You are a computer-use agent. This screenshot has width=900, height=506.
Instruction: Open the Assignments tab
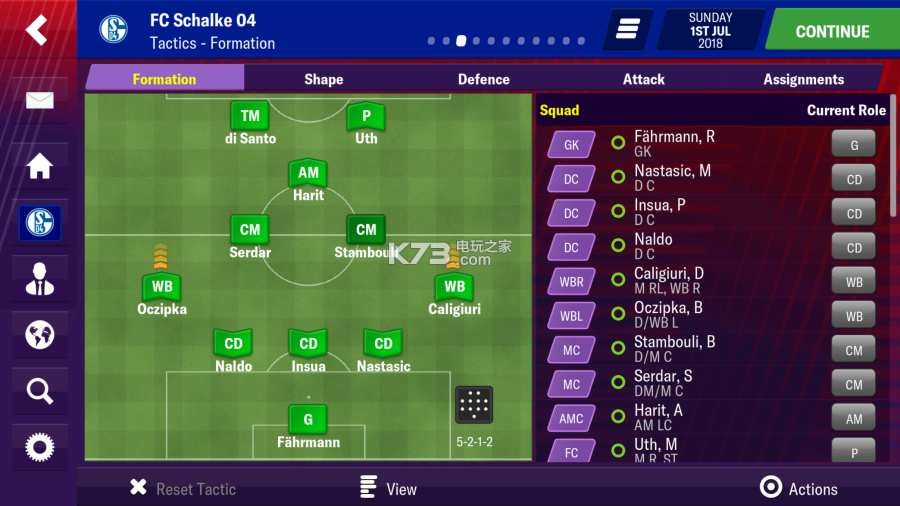803,79
